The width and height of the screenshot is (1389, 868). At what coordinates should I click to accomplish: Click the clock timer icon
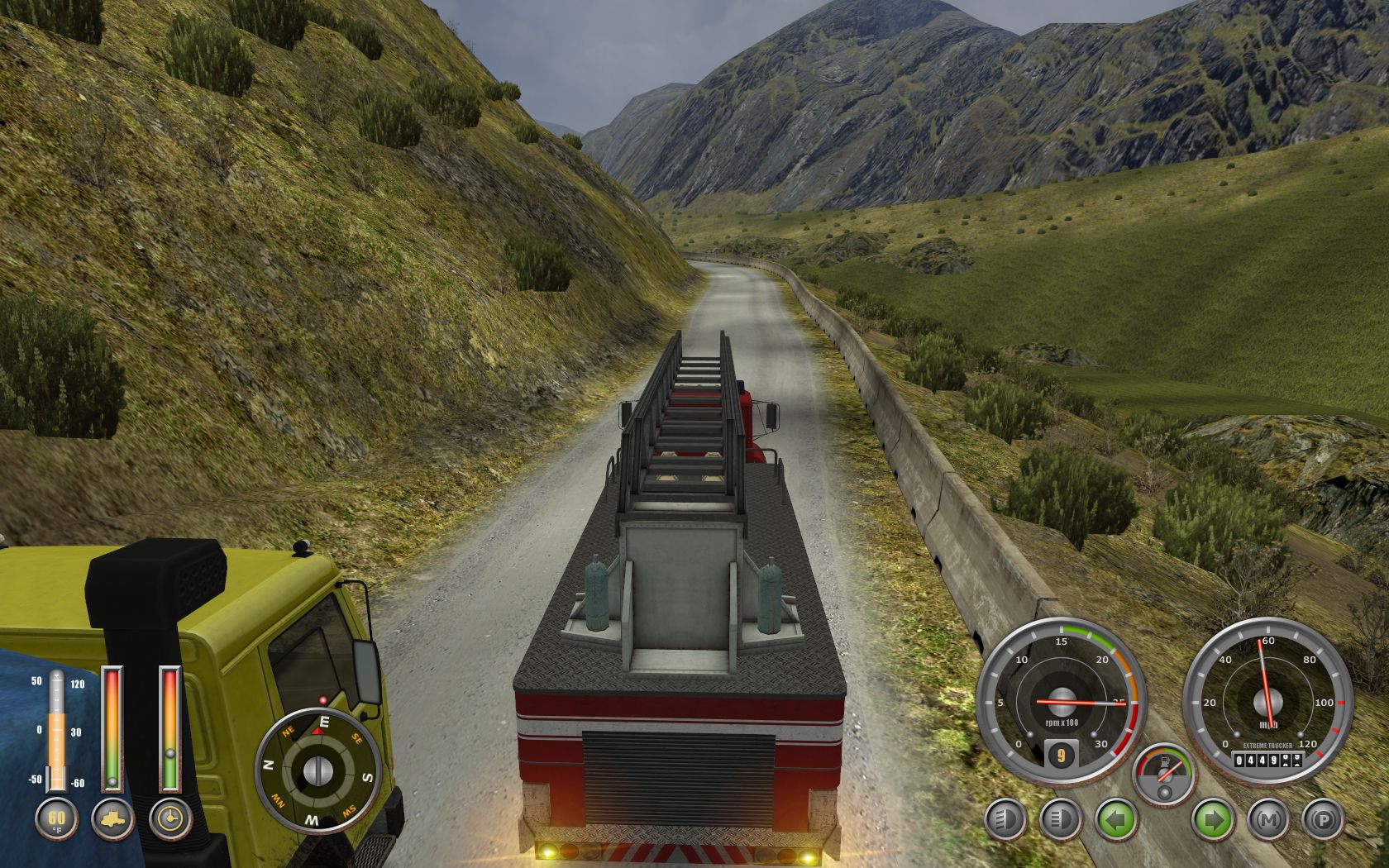170,819
